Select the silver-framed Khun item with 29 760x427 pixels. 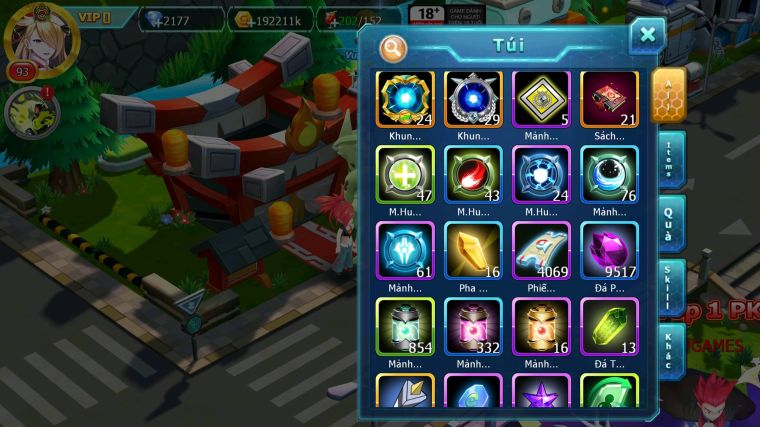(x=473, y=99)
